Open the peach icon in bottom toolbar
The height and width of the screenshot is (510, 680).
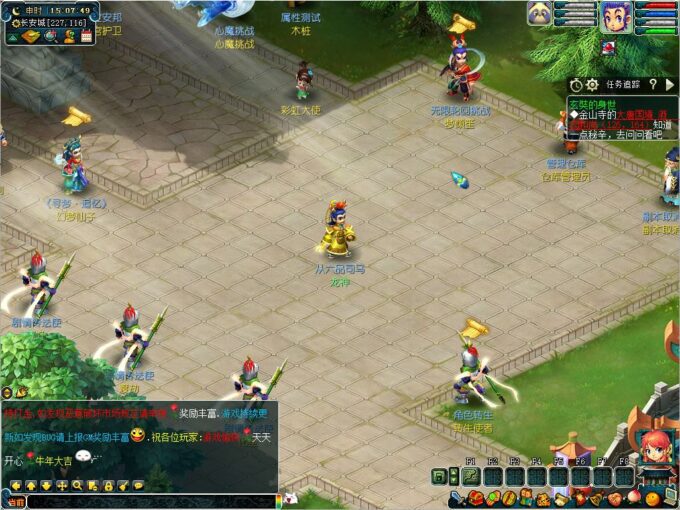click(633, 498)
